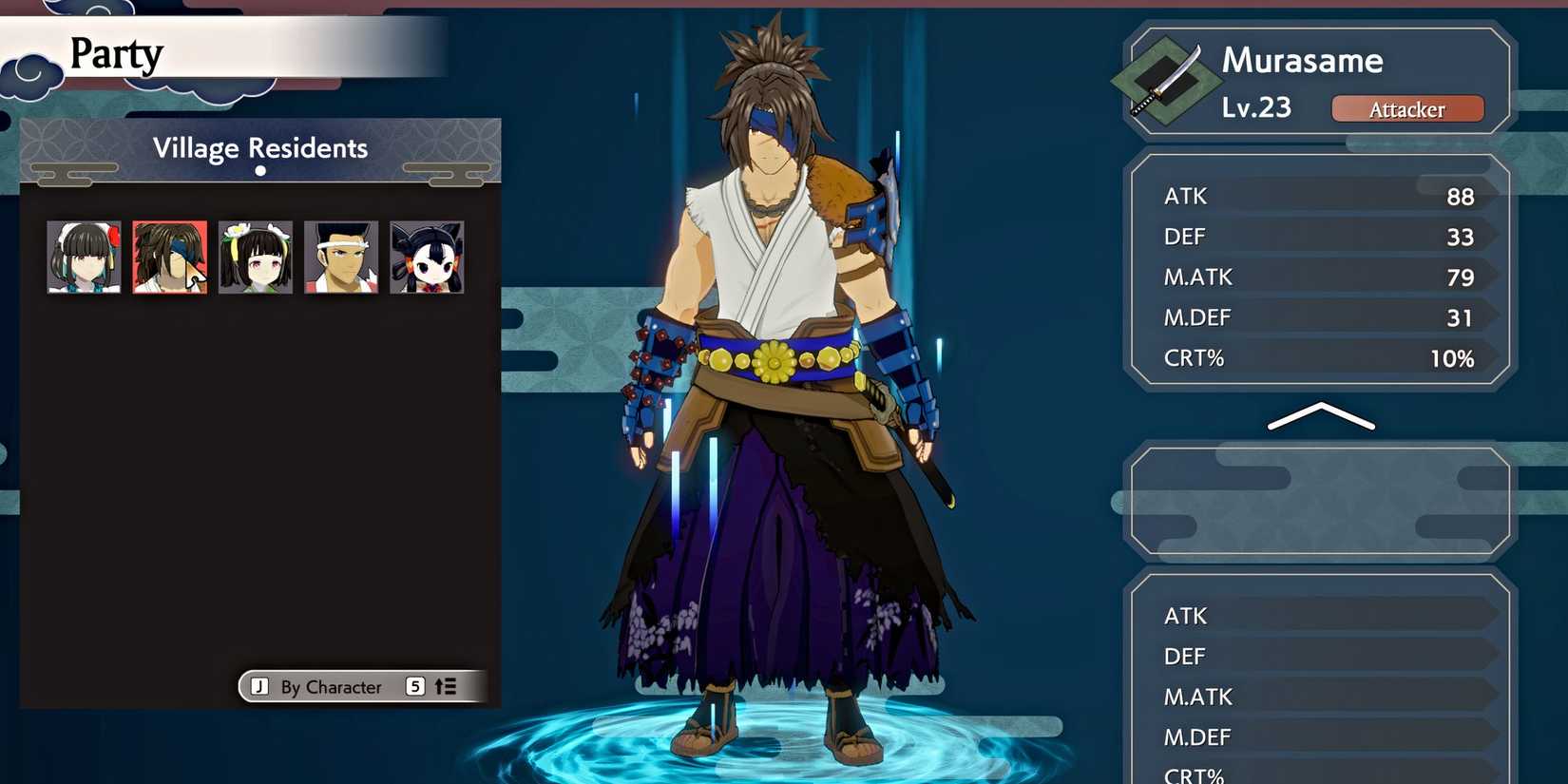The height and width of the screenshot is (784, 1568).
Task: Click the J key prompt icon
Action: click(259, 686)
